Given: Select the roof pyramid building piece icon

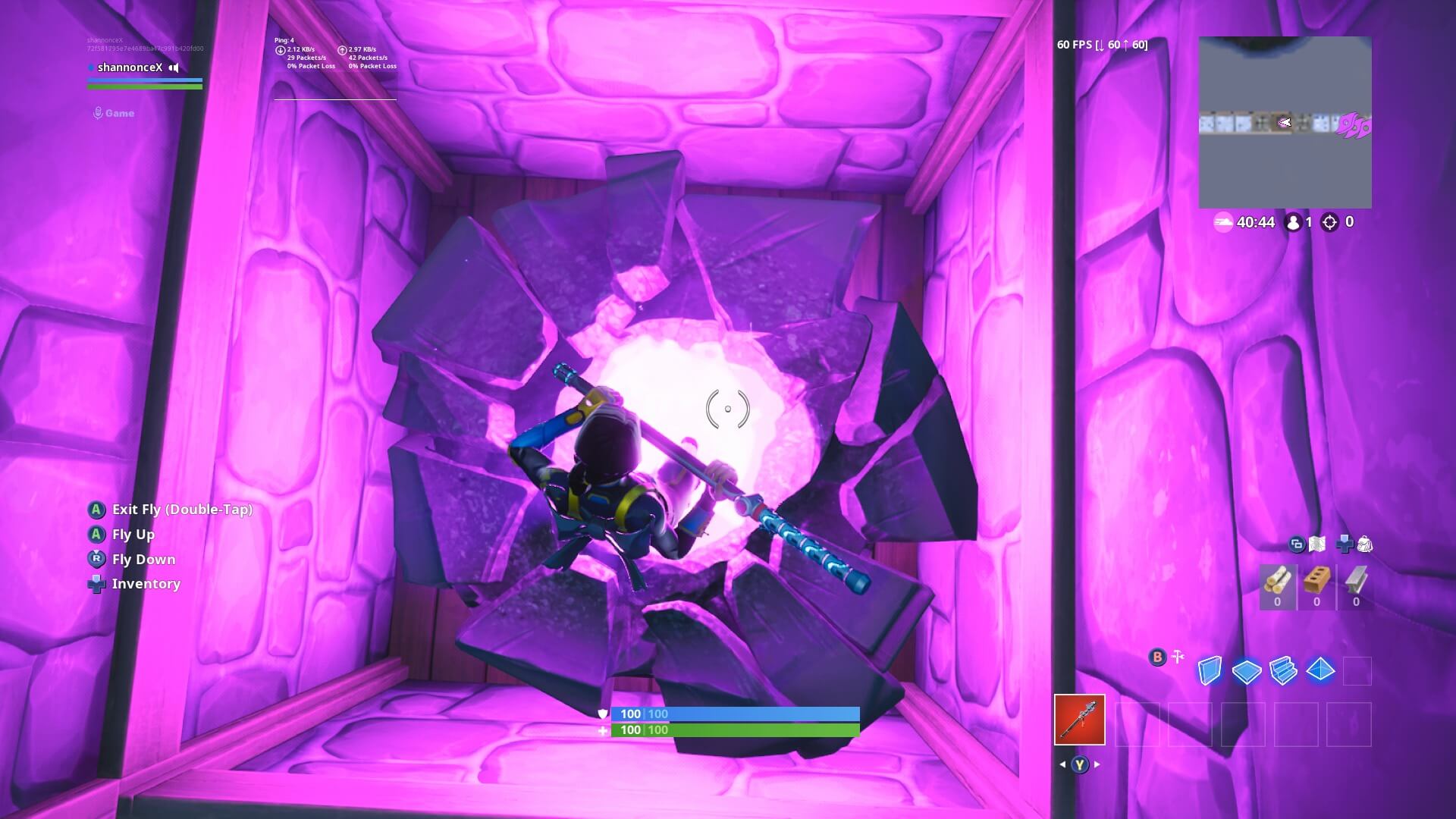Looking at the screenshot, I should click(x=1320, y=670).
